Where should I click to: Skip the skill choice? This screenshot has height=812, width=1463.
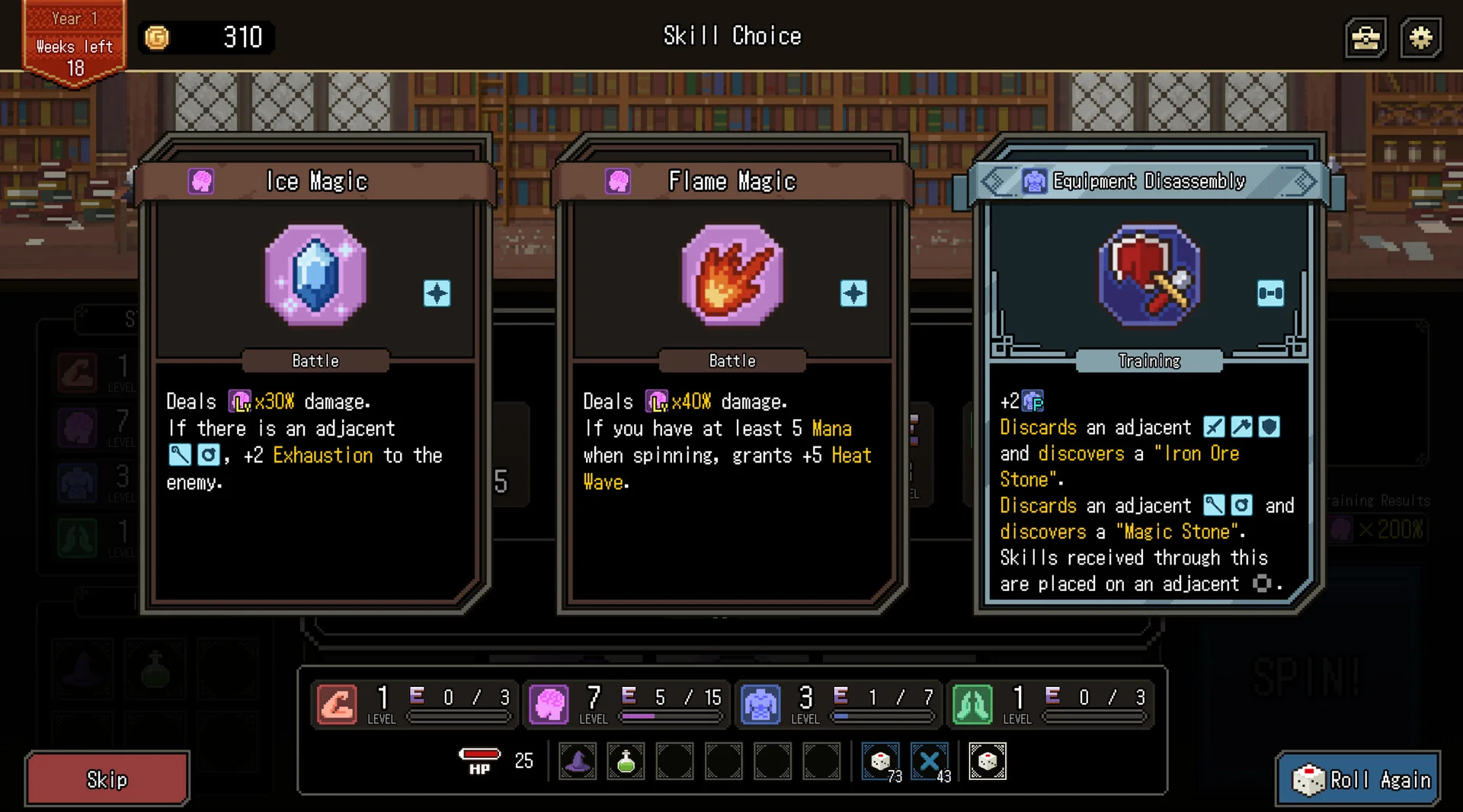click(107, 779)
